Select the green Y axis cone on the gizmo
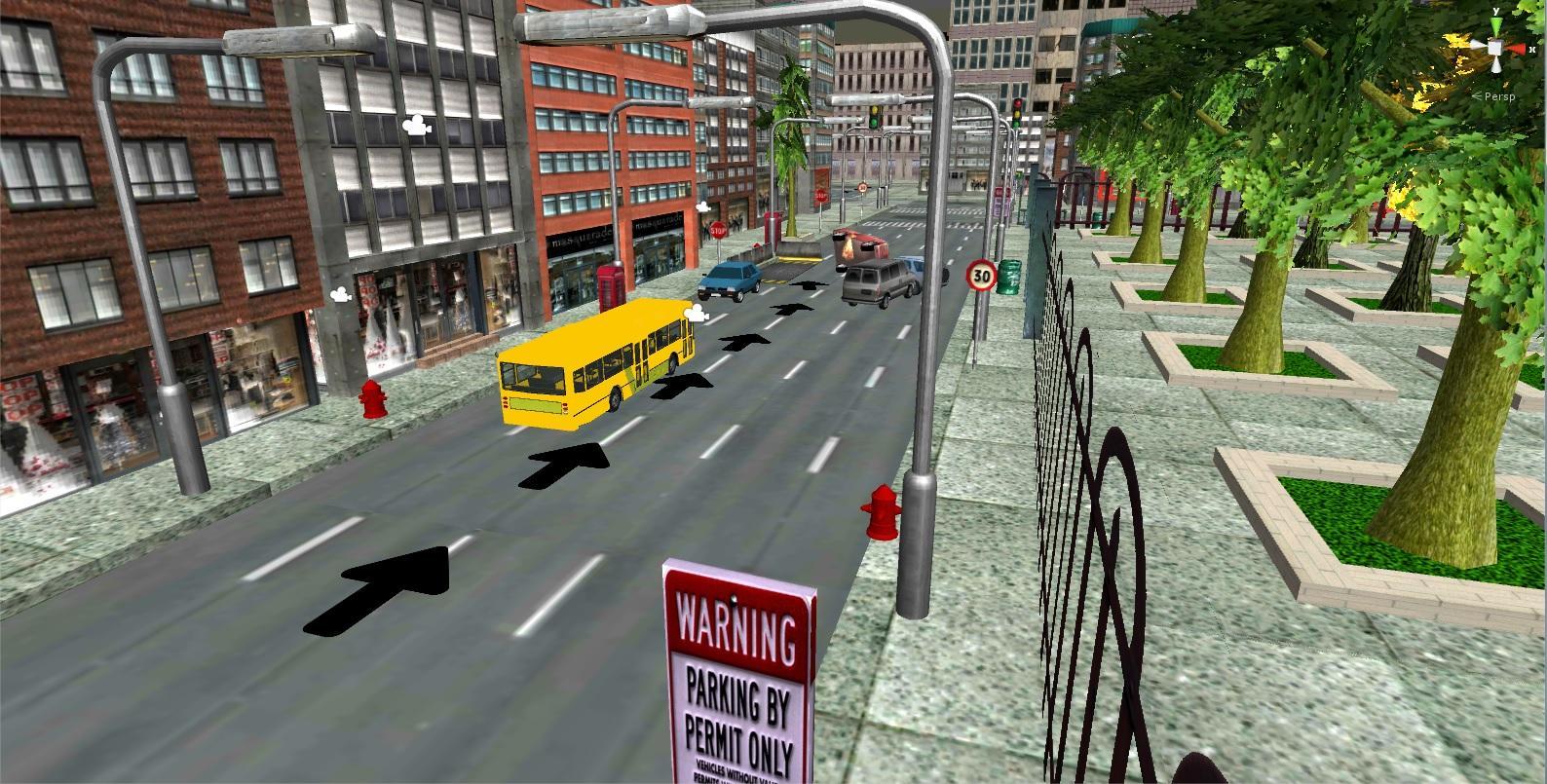This screenshot has height=784, width=1547. coord(1496,24)
